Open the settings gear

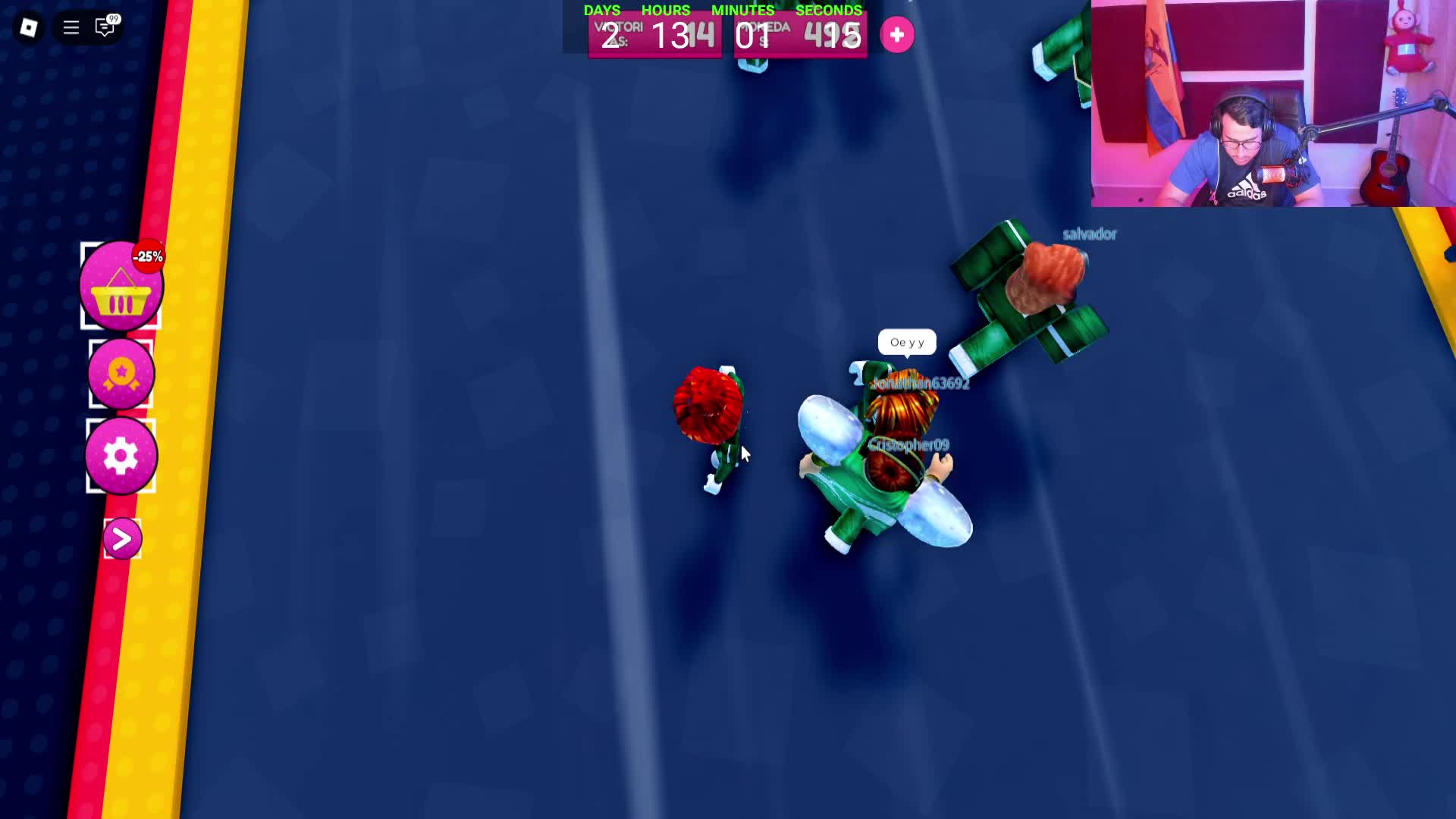(121, 455)
